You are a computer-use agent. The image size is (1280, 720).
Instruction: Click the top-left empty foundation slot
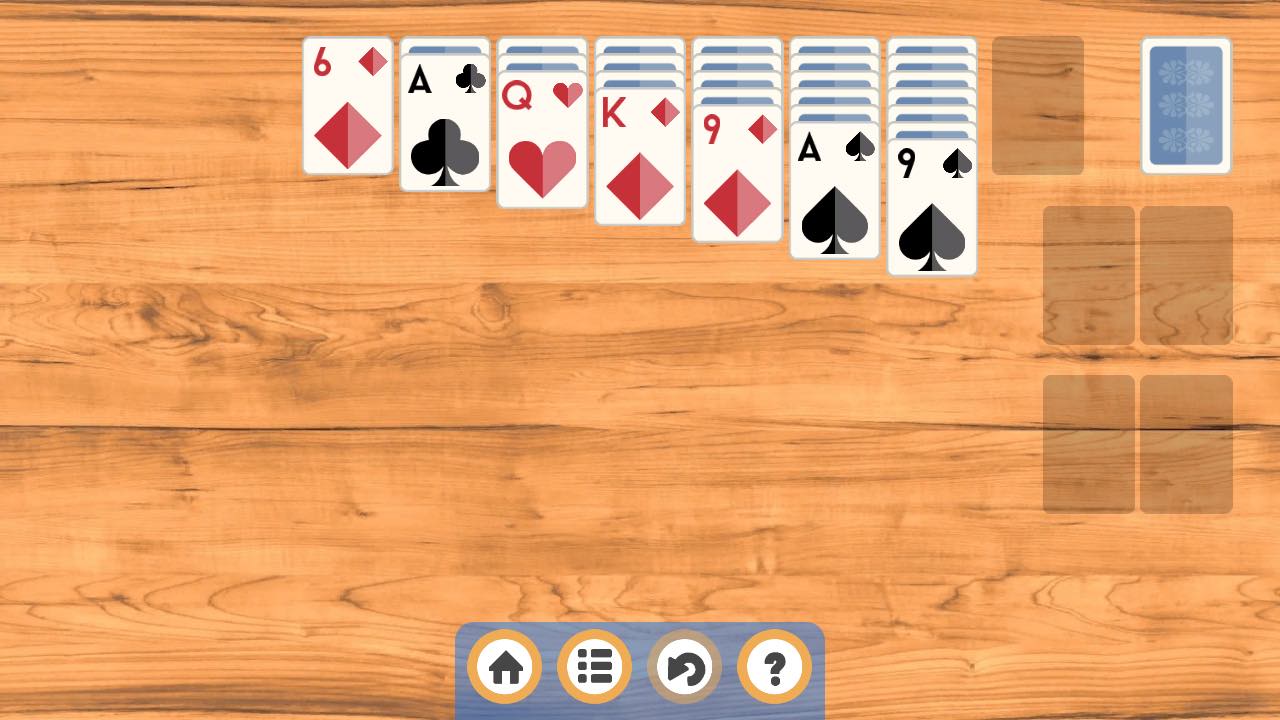click(1088, 275)
